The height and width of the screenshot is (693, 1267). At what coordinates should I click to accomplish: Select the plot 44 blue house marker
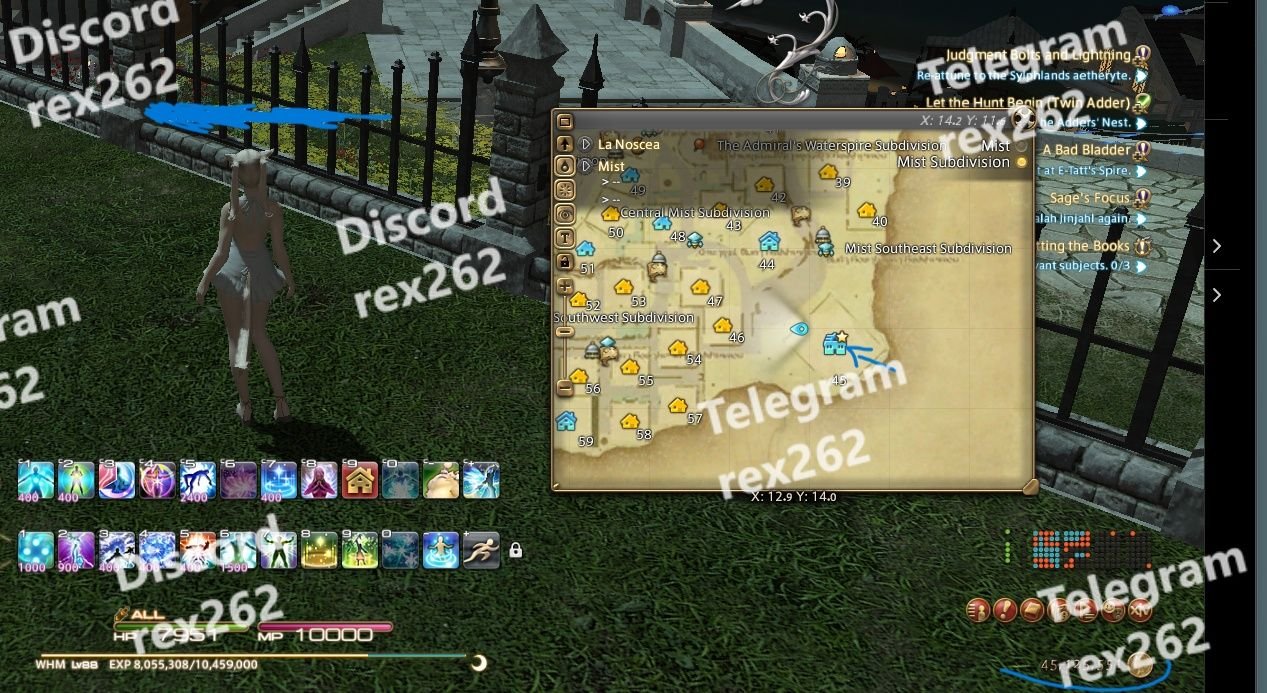click(x=769, y=241)
